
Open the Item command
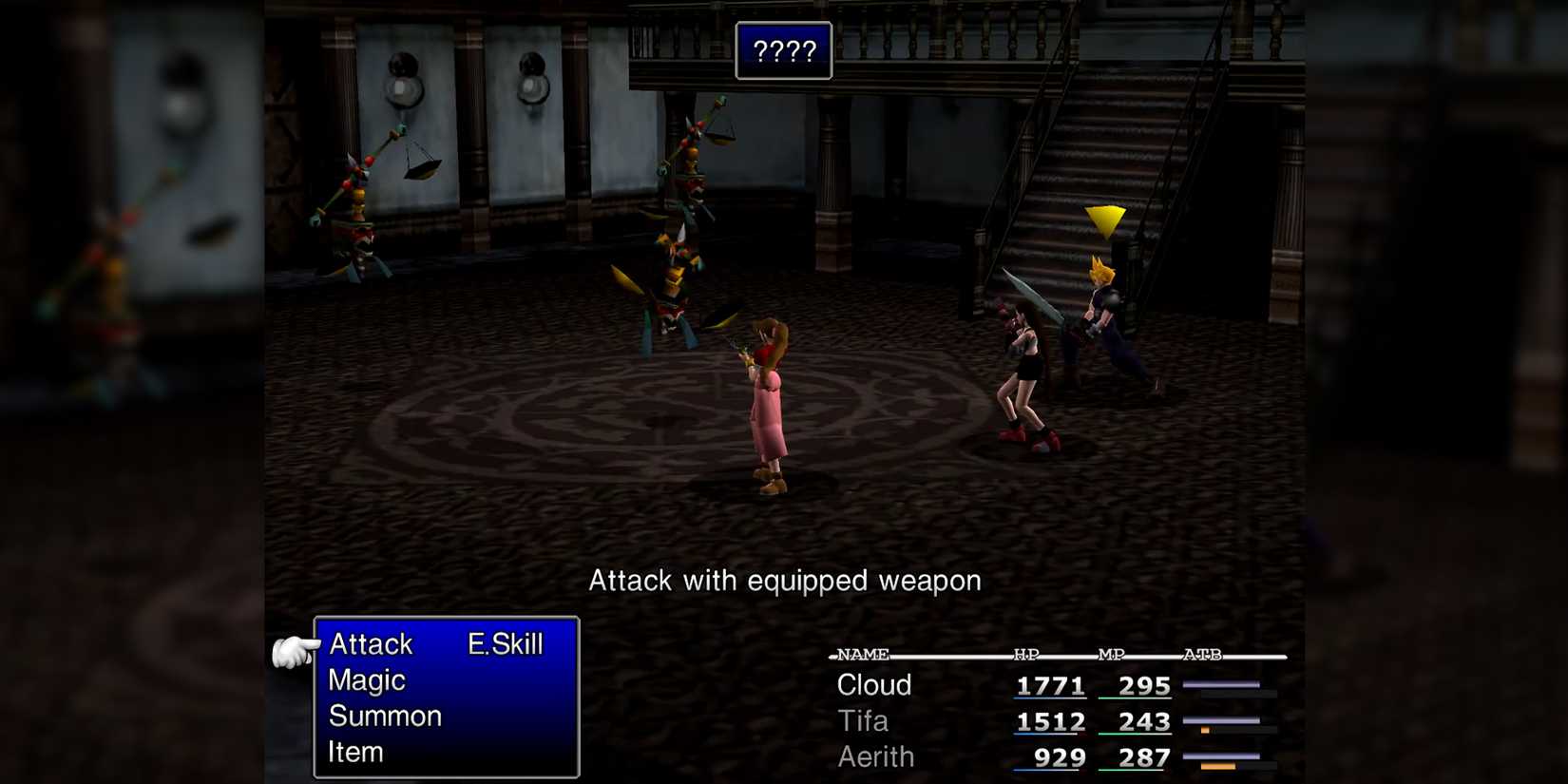[355, 752]
